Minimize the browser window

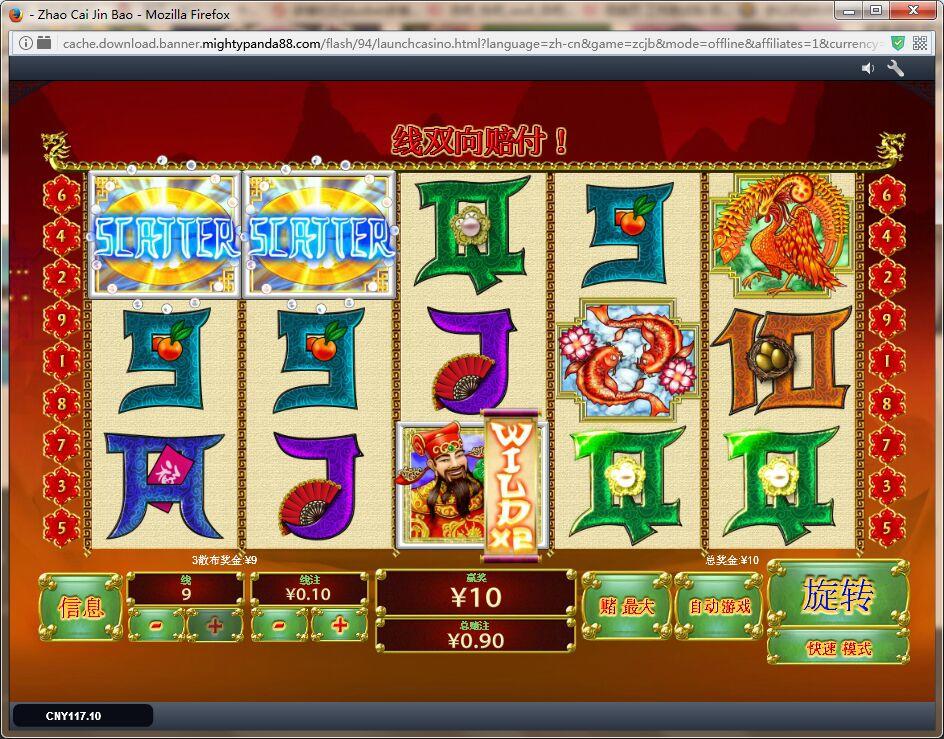point(849,11)
